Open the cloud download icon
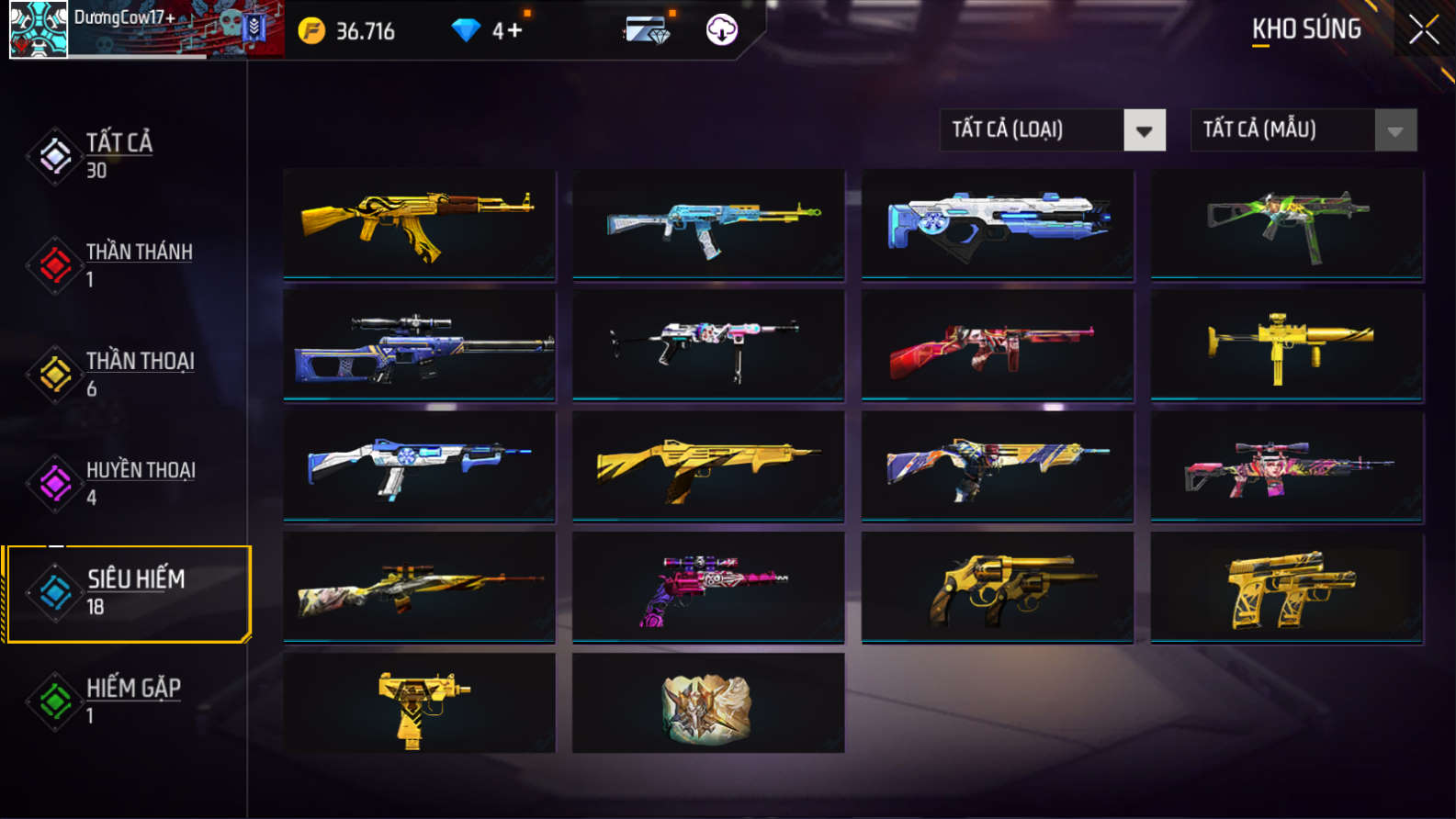The width and height of the screenshot is (1456, 819). 721,30
